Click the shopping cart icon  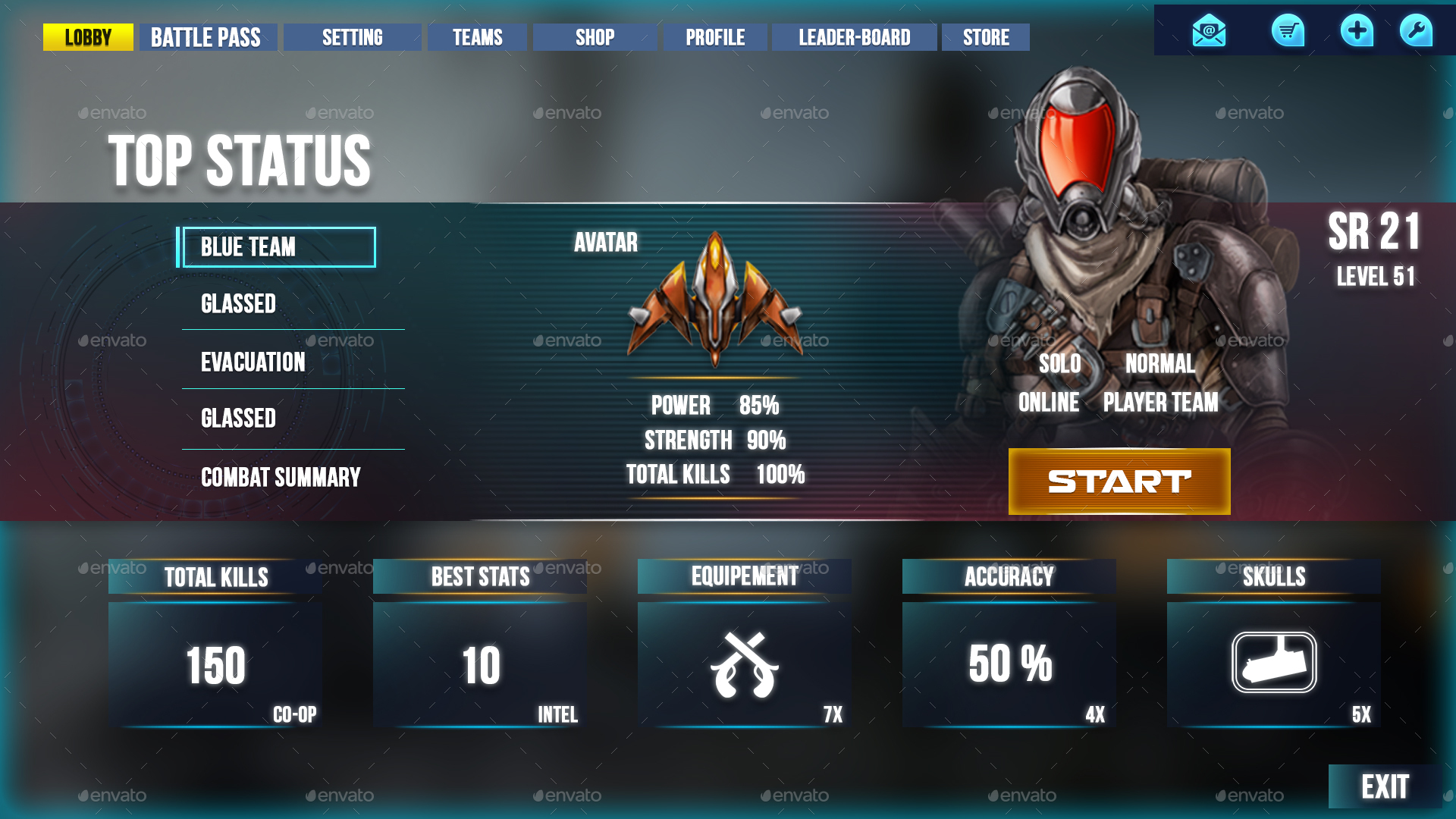pos(1289,30)
